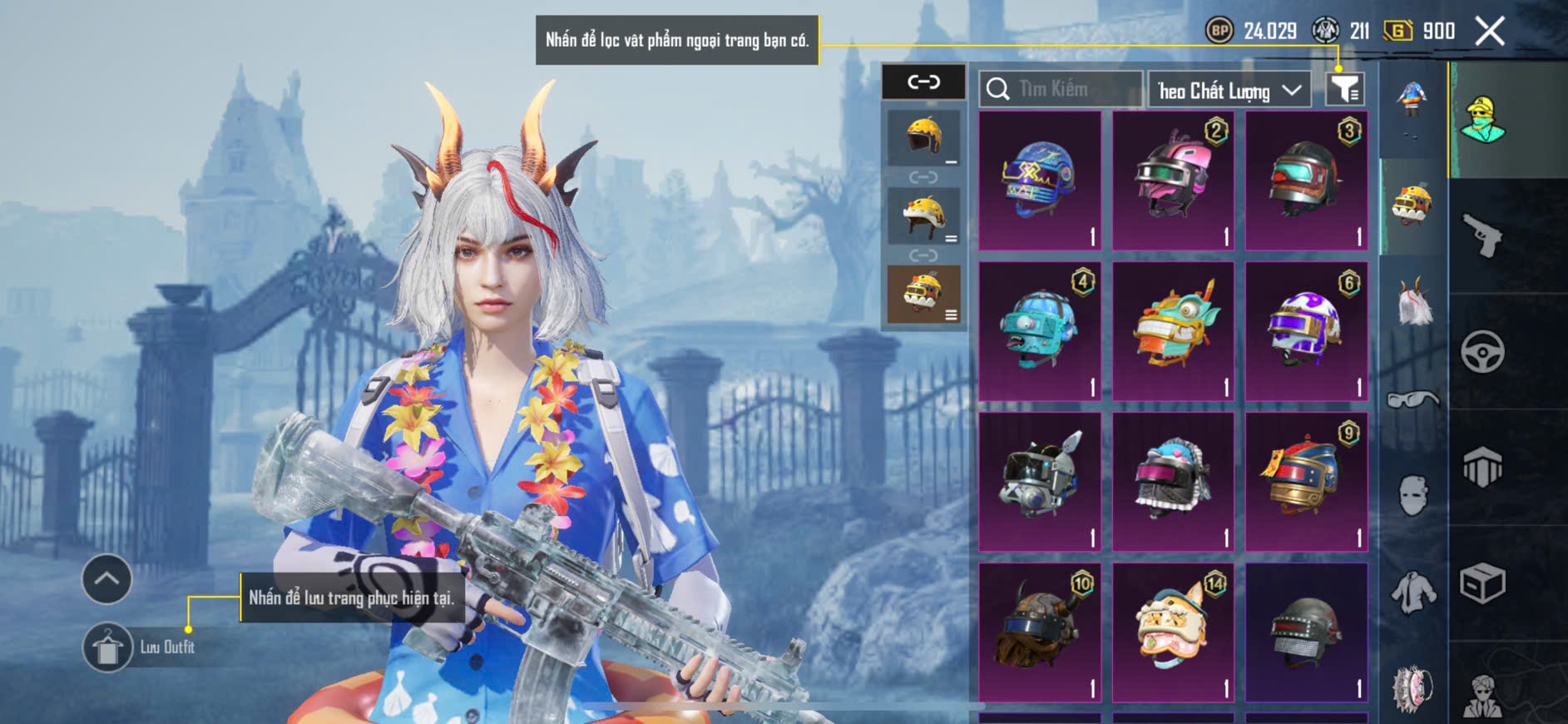1568x724 pixels.
Task: Open the pistol weapon skins category
Action: click(x=1482, y=236)
